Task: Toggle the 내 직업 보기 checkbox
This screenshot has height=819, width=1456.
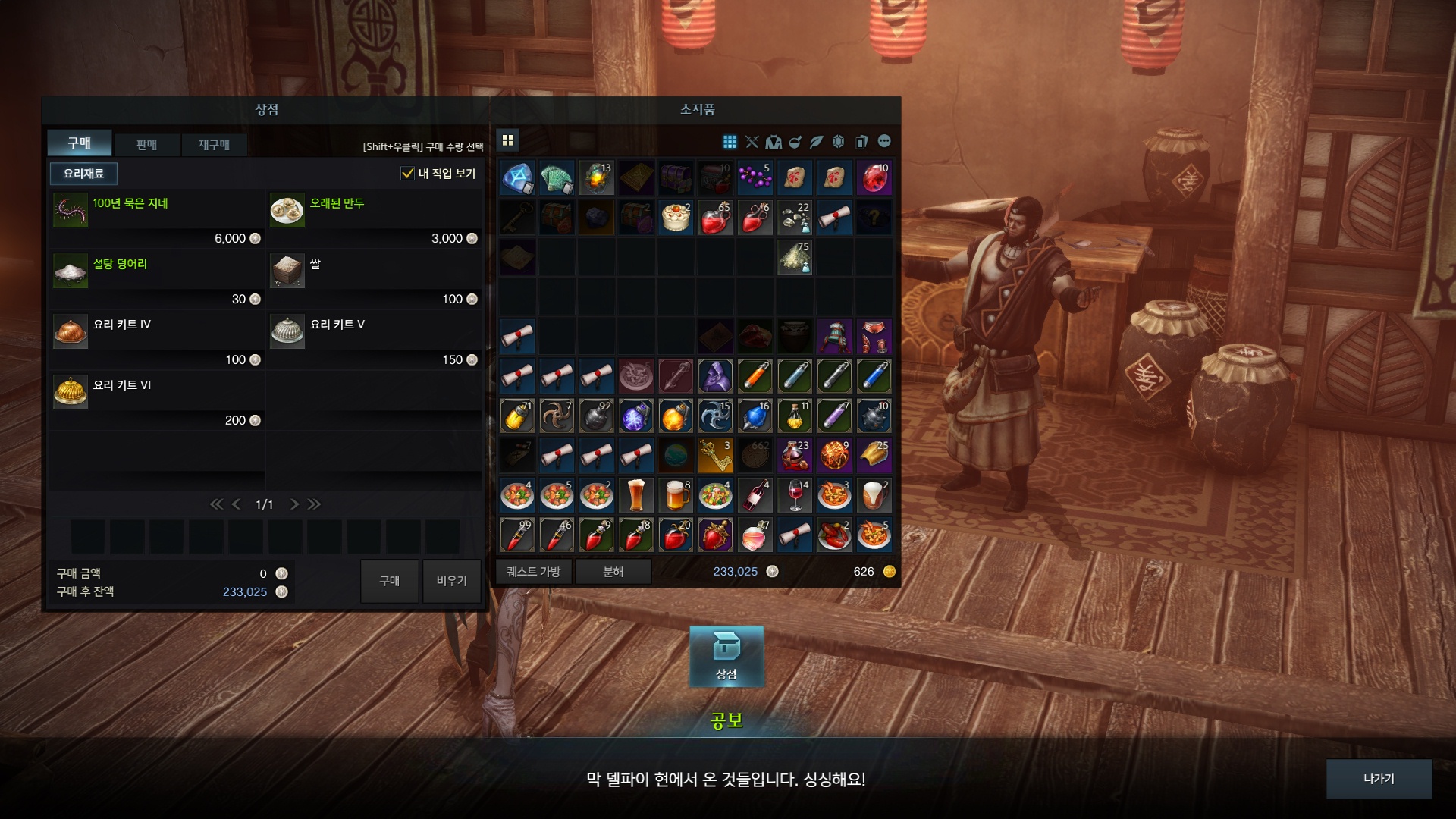Action: point(408,174)
